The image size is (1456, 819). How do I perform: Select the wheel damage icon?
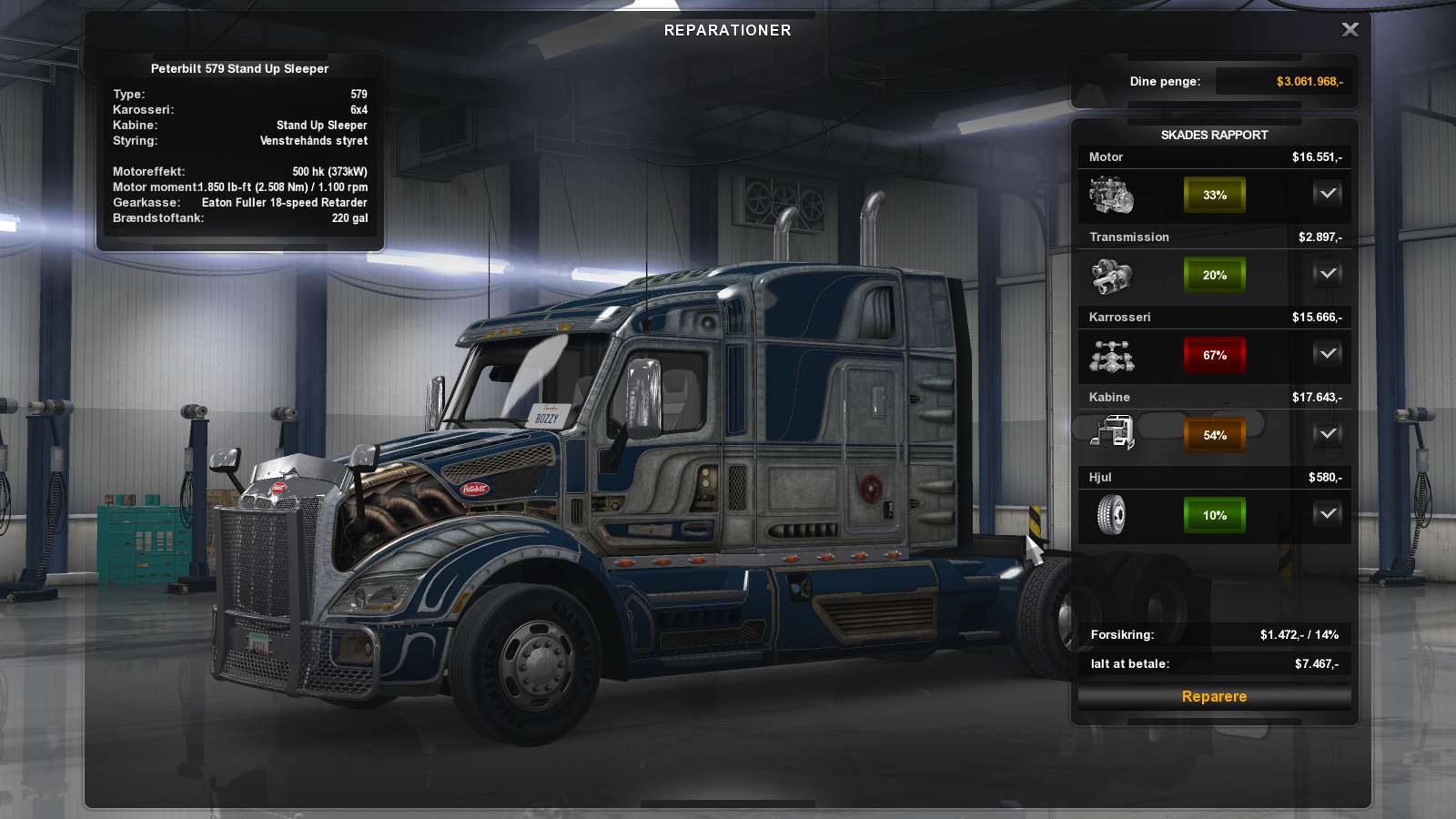(x=1111, y=515)
